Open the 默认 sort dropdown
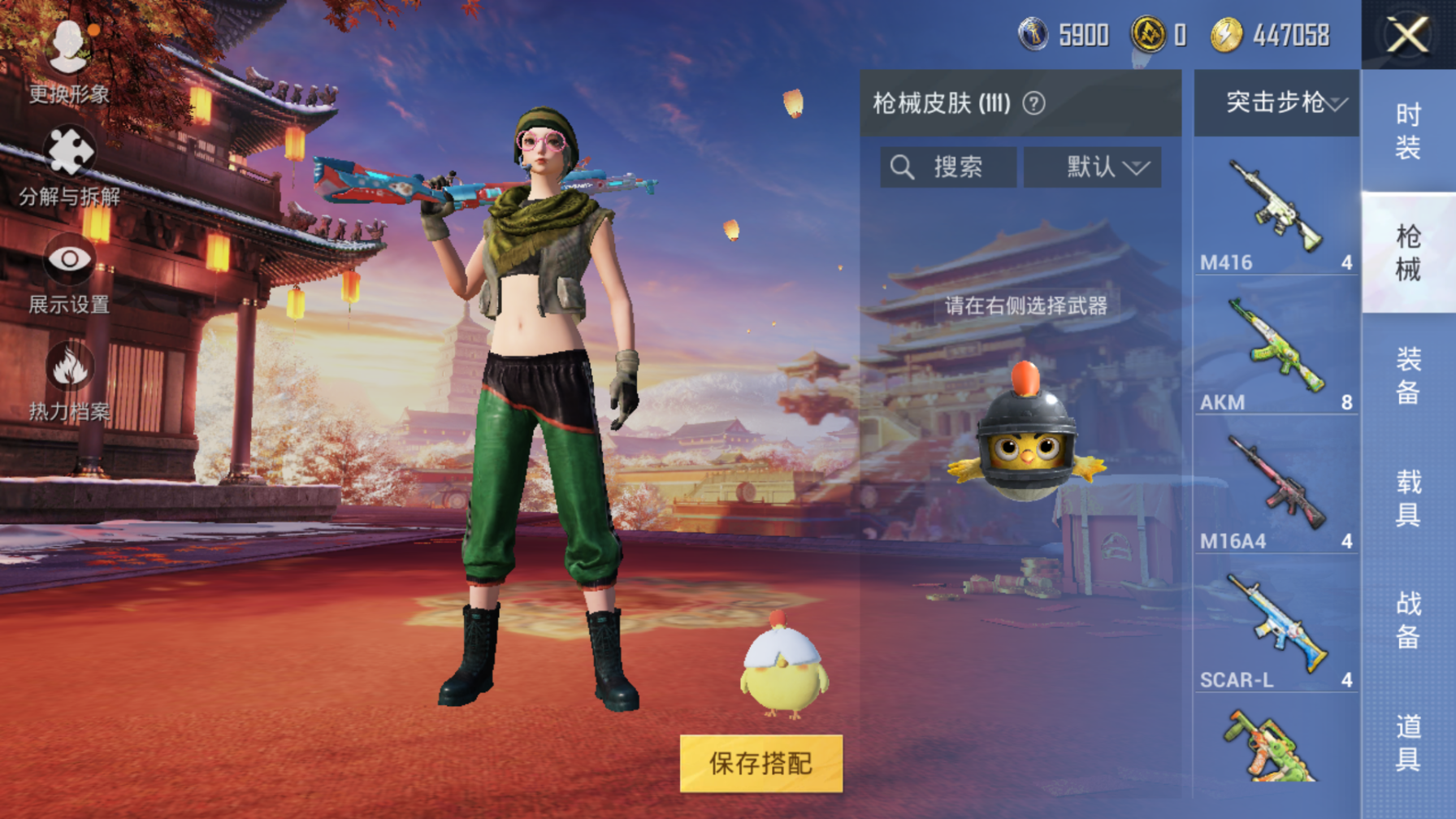The image size is (1456, 819). pos(1092,167)
